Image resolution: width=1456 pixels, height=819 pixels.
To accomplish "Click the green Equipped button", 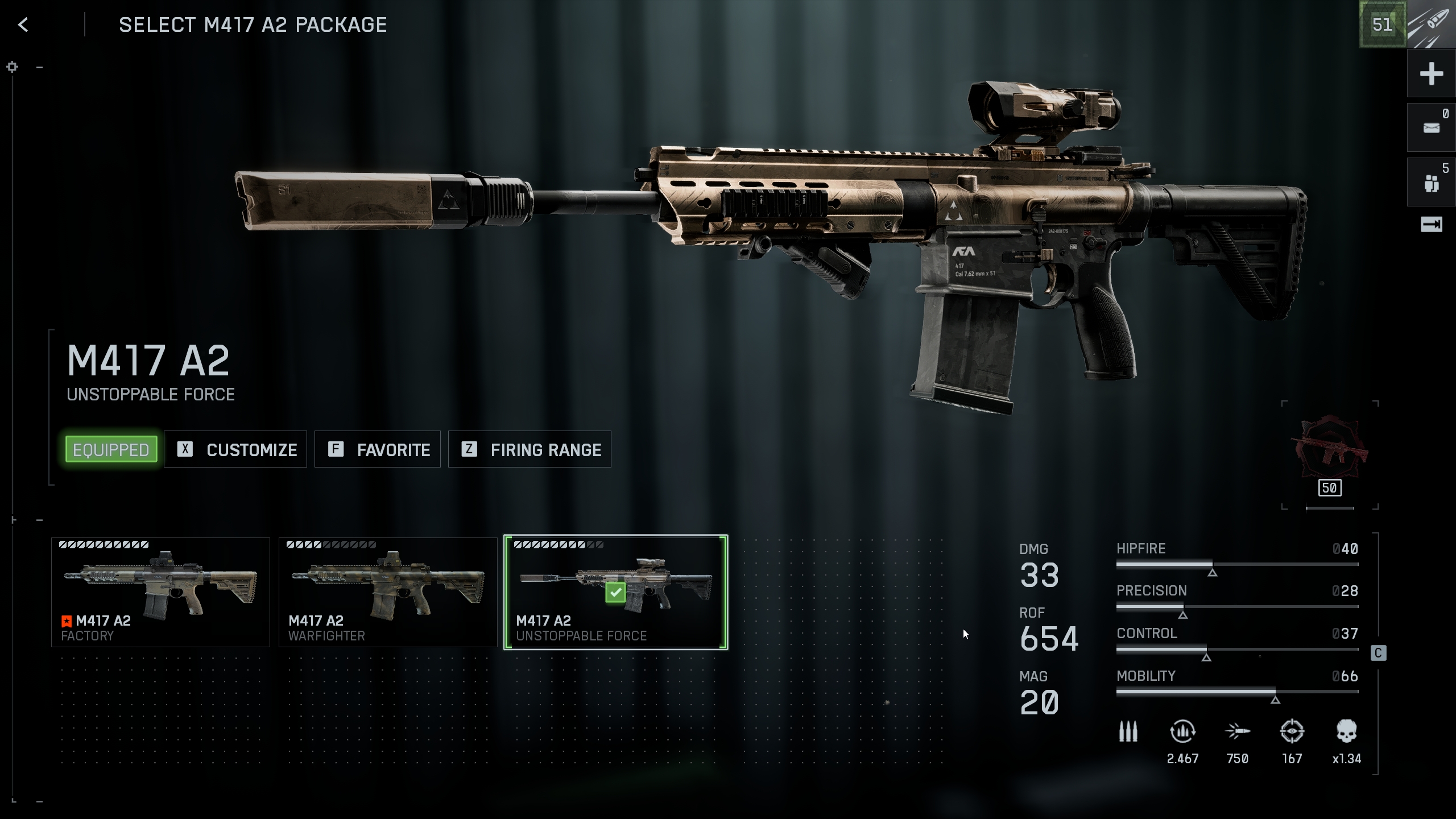I will coord(111,449).
